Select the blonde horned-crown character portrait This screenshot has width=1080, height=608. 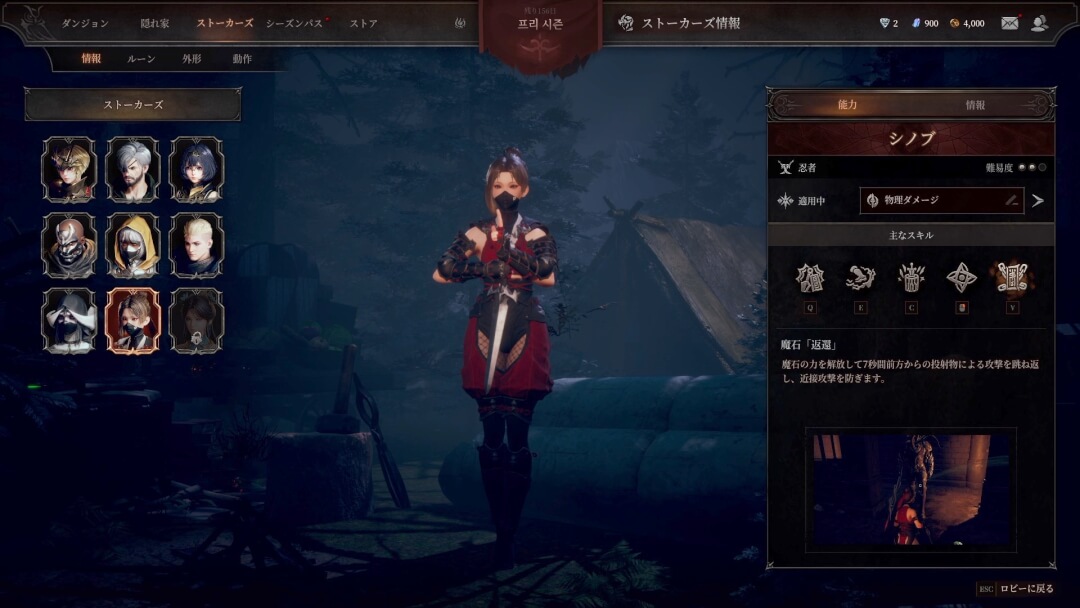pos(69,169)
